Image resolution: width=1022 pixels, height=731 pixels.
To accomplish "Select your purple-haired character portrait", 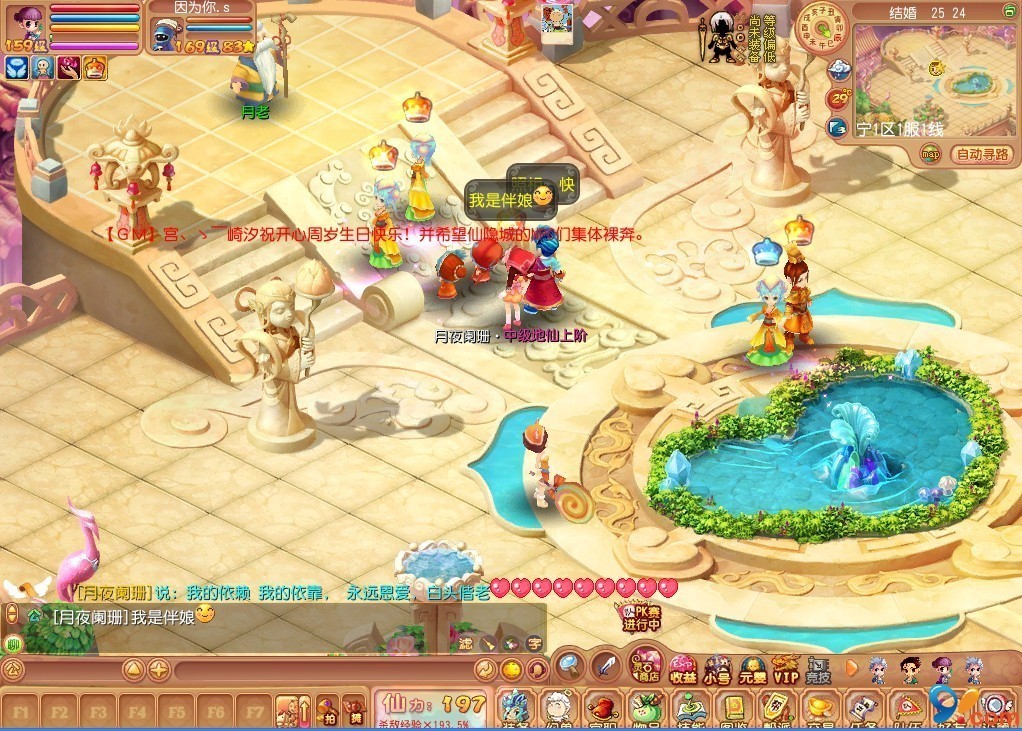I will (x=25, y=22).
